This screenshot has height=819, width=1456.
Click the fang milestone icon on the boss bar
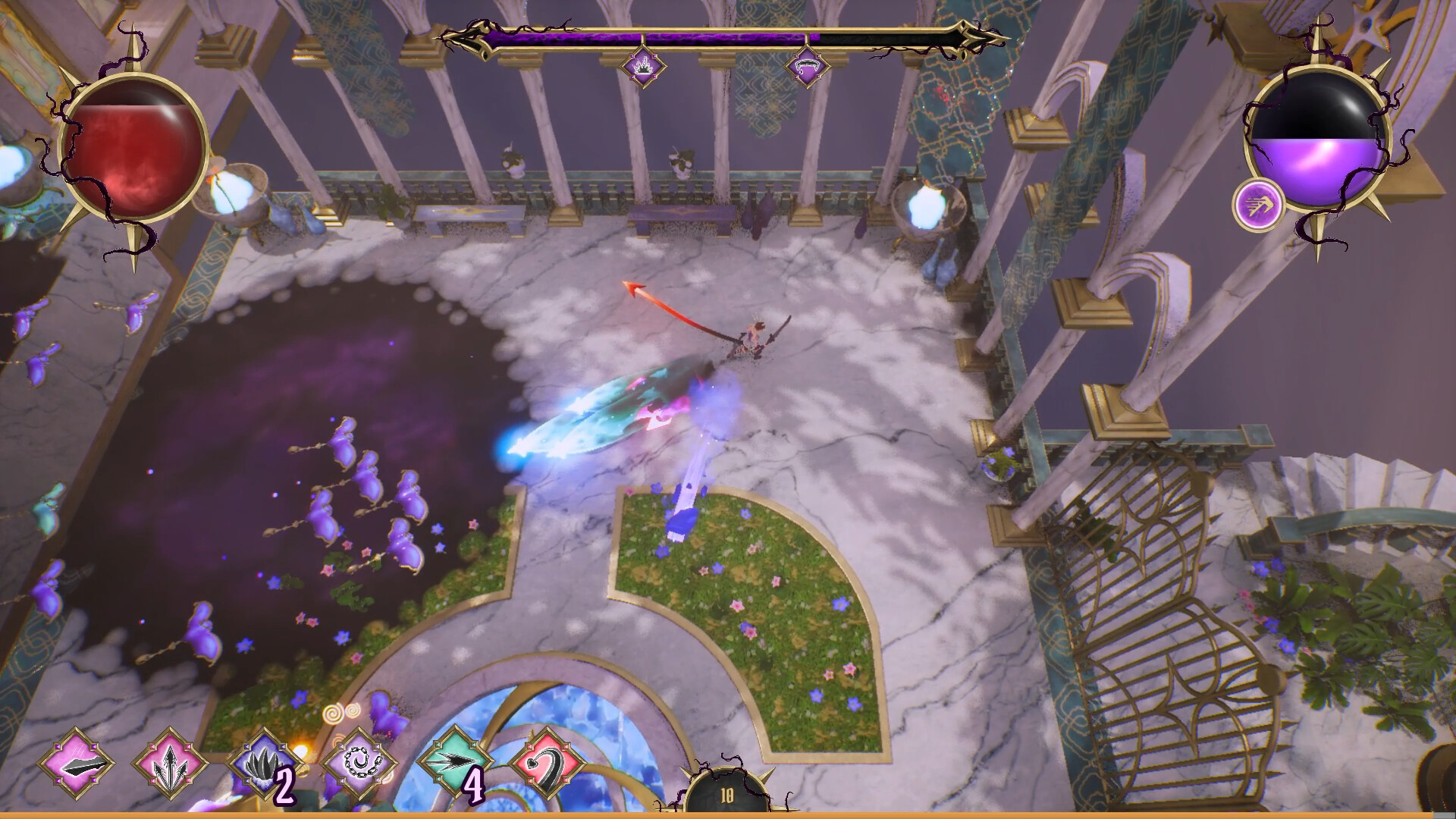pyautogui.click(x=807, y=64)
